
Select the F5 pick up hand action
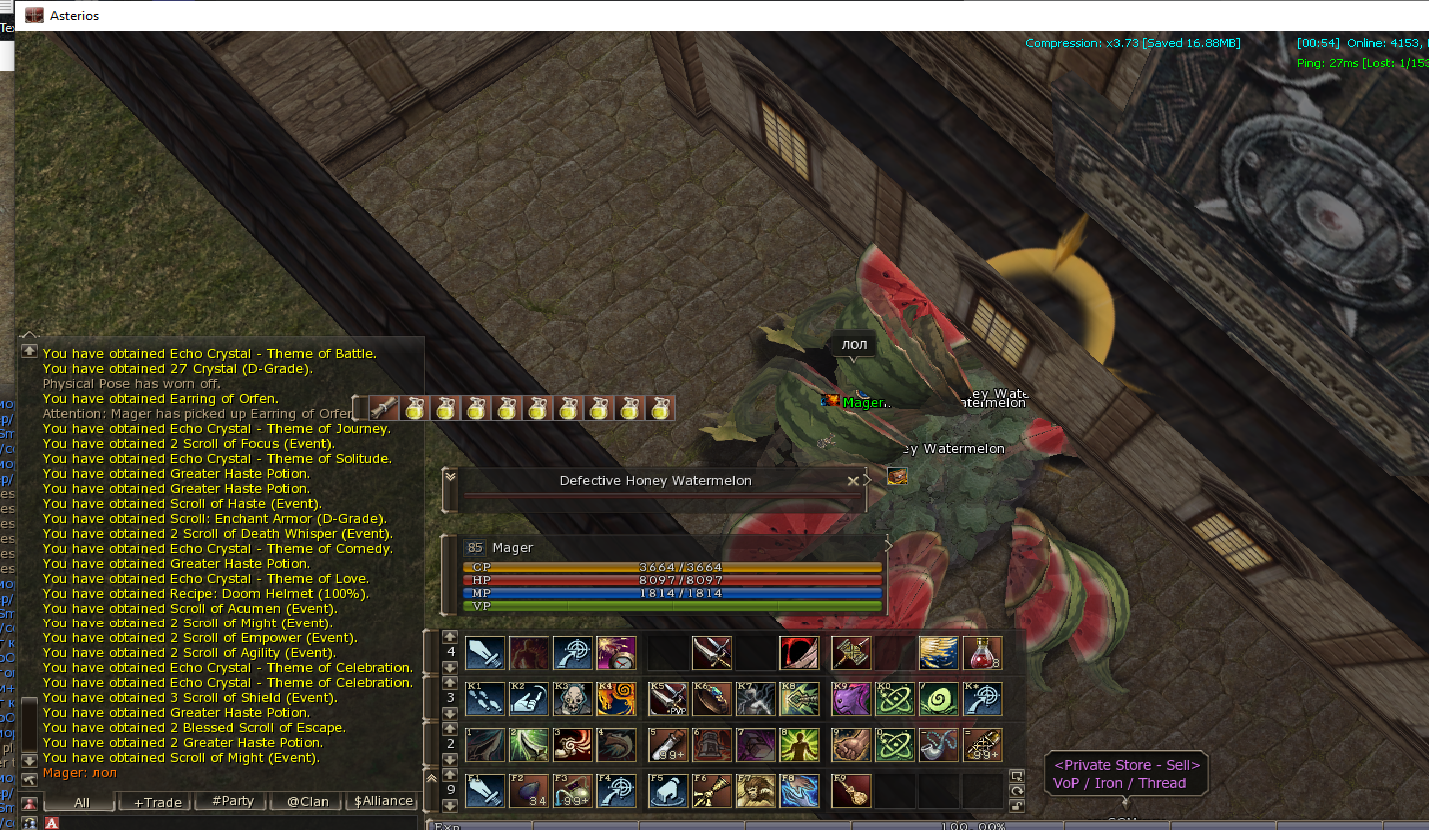pyautogui.click(x=668, y=791)
